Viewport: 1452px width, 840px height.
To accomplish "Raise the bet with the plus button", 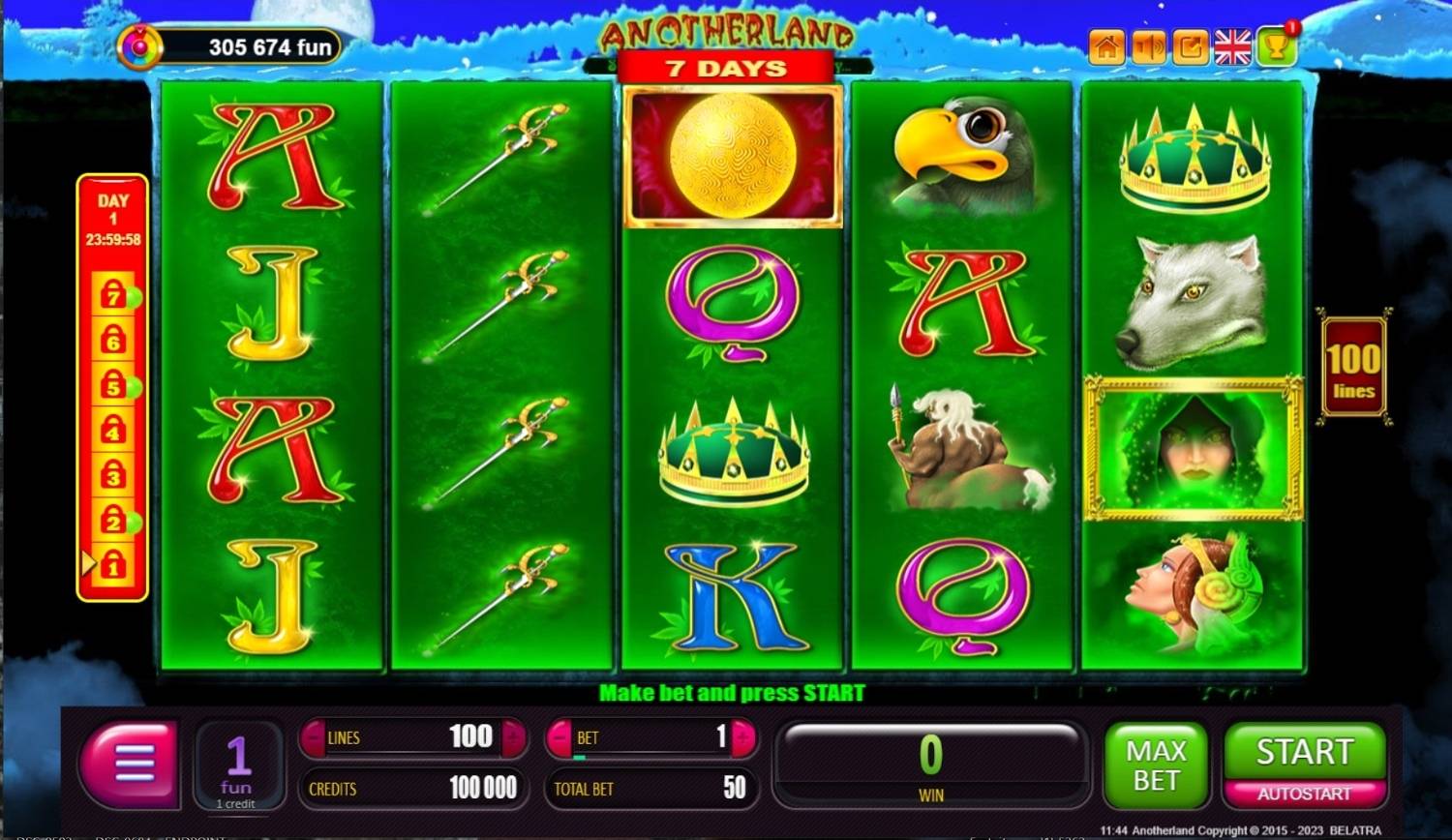I will (743, 737).
